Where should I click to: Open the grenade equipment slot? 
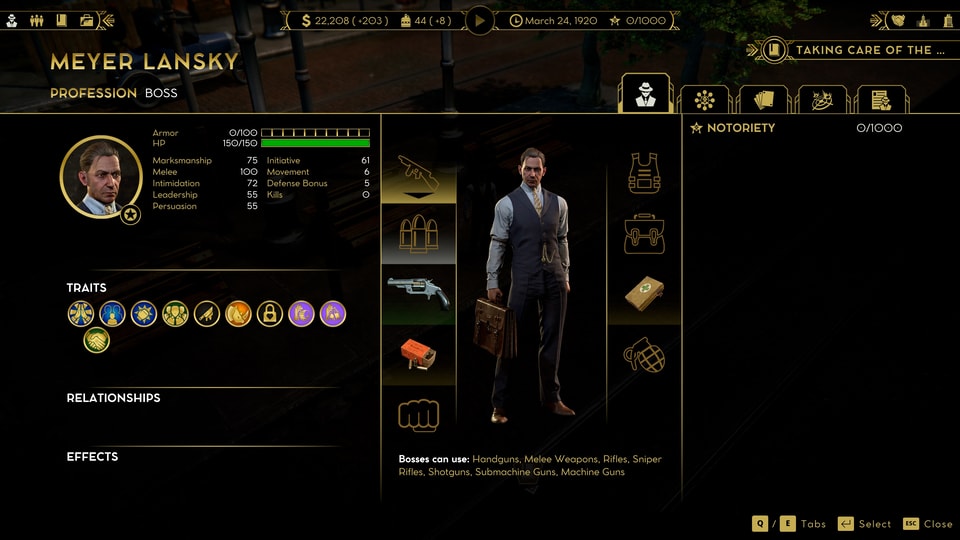tap(645, 354)
